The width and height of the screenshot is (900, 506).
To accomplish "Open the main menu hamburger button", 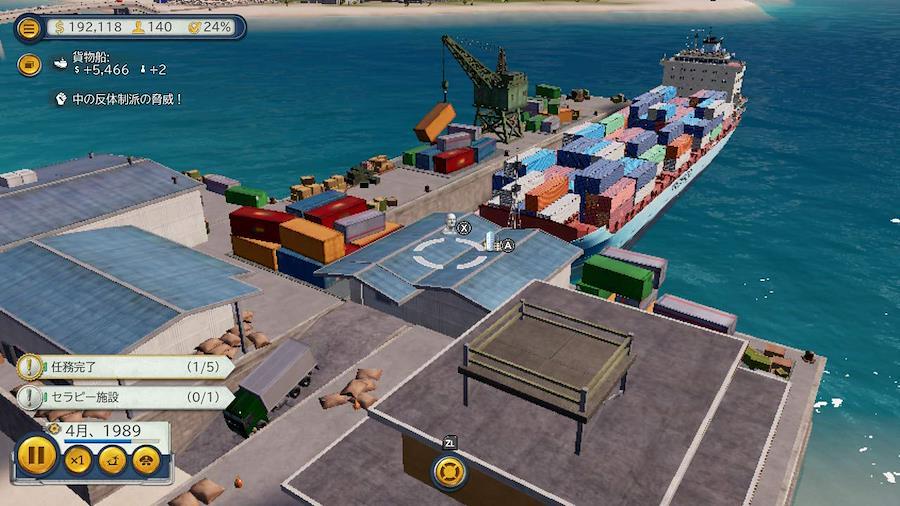I will coord(29,27).
